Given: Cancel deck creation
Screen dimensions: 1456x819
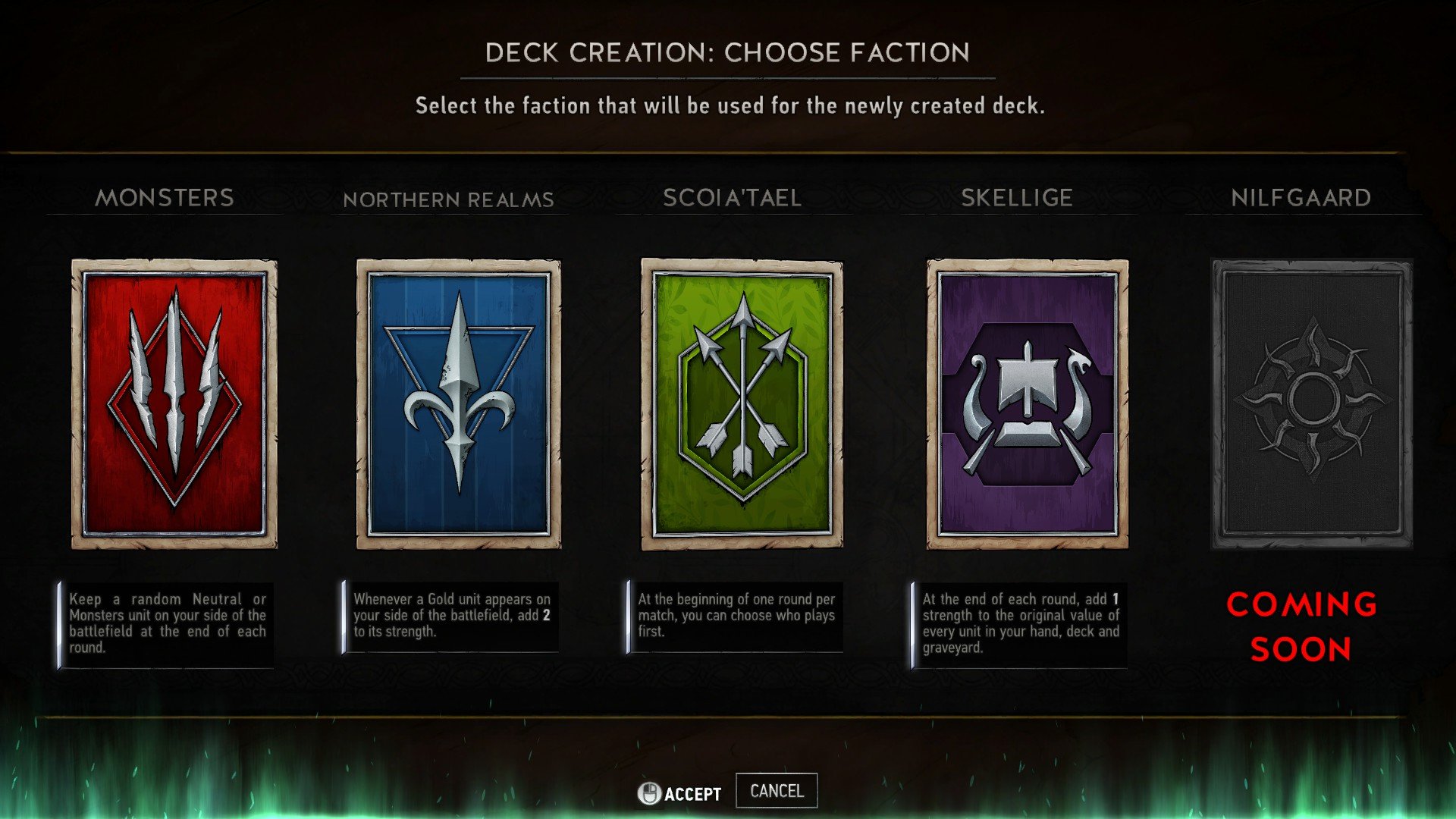Looking at the screenshot, I should (777, 791).
